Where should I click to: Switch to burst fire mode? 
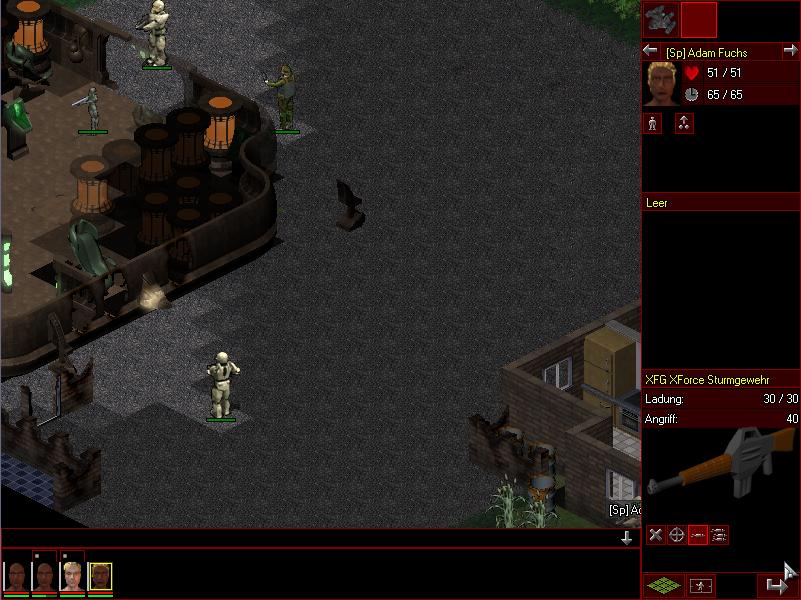point(719,535)
